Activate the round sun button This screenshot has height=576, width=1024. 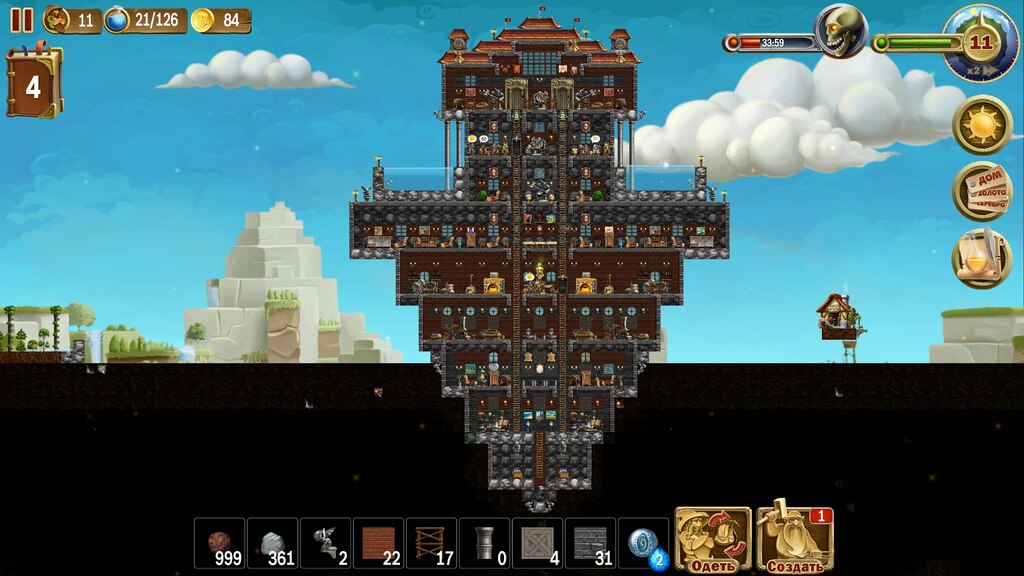pos(981,125)
